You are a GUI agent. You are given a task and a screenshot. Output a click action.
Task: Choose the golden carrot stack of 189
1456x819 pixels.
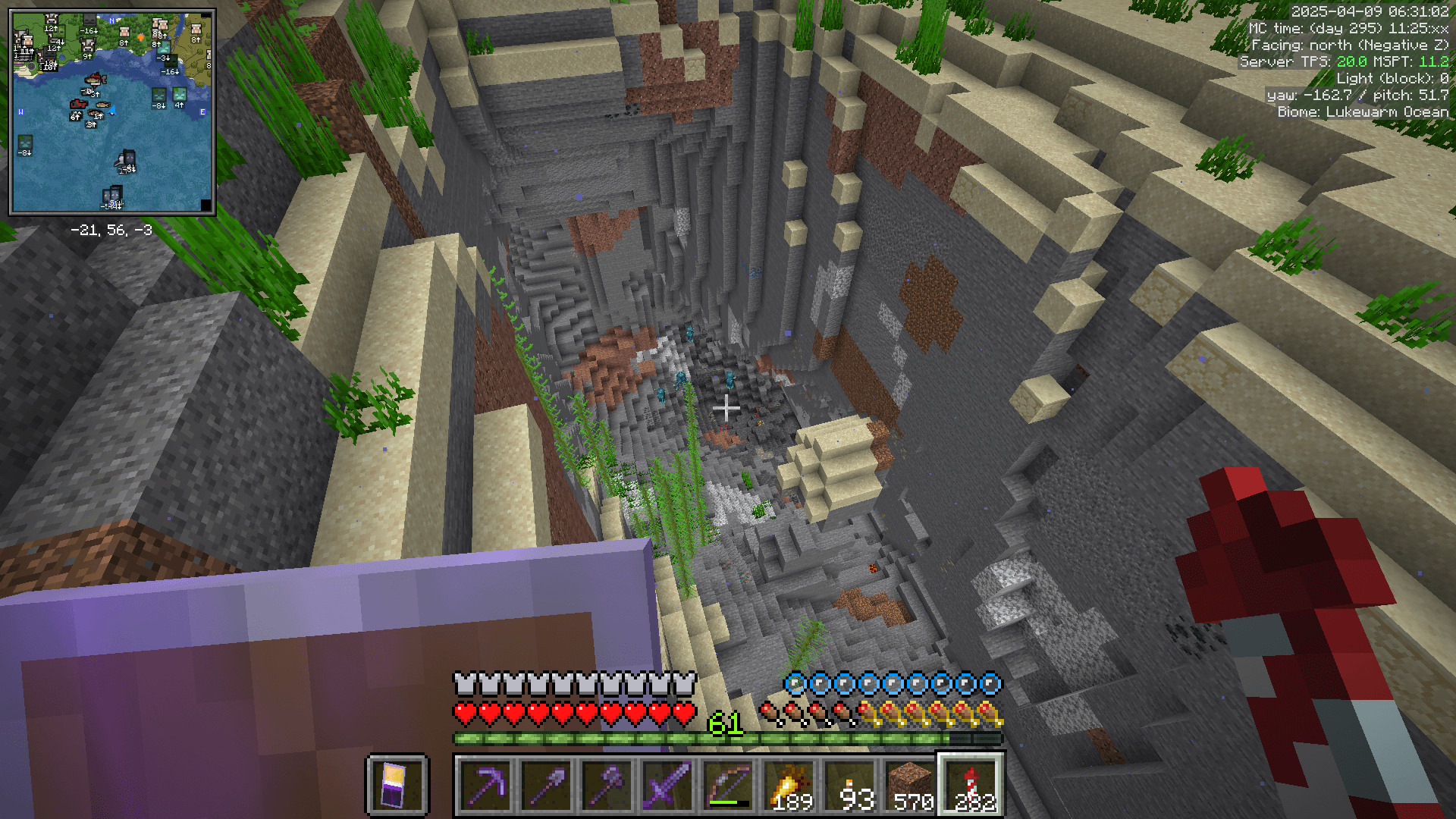[x=789, y=785]
